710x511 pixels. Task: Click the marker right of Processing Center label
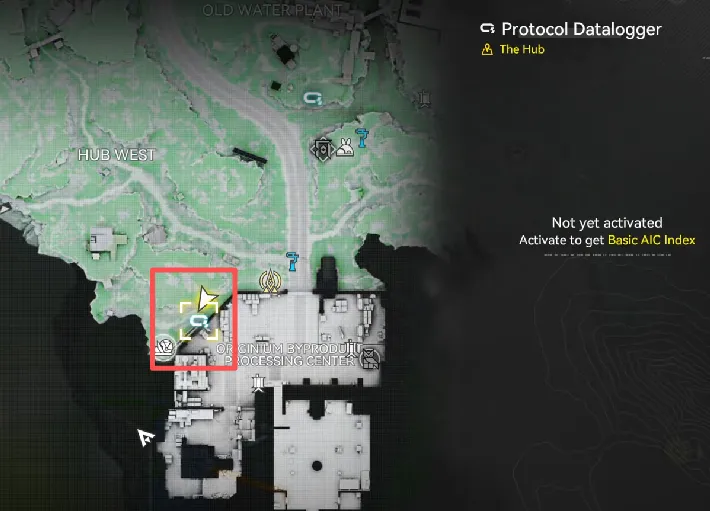368,354
